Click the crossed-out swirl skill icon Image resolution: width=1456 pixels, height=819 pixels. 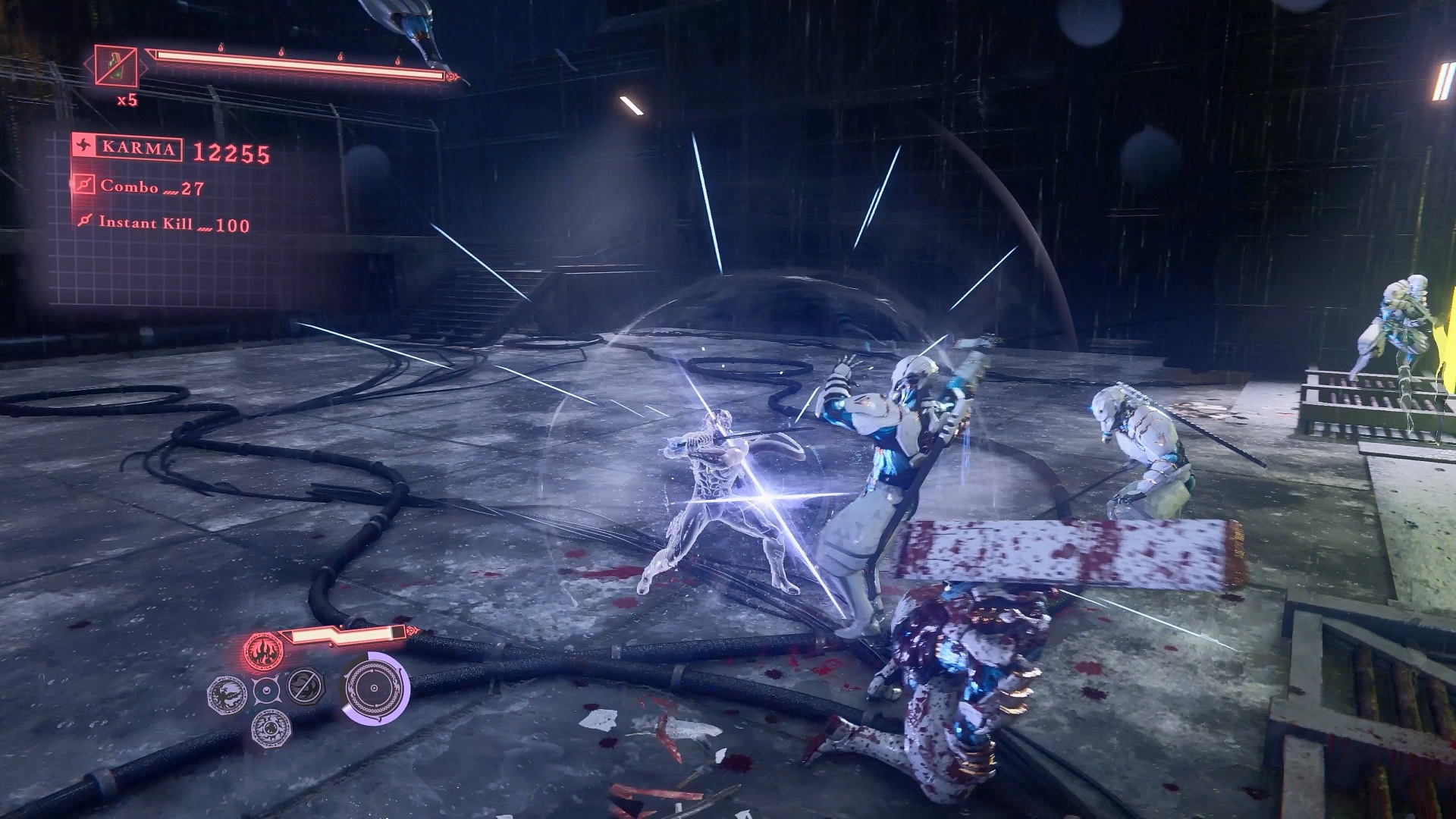(x=306, y=687)
